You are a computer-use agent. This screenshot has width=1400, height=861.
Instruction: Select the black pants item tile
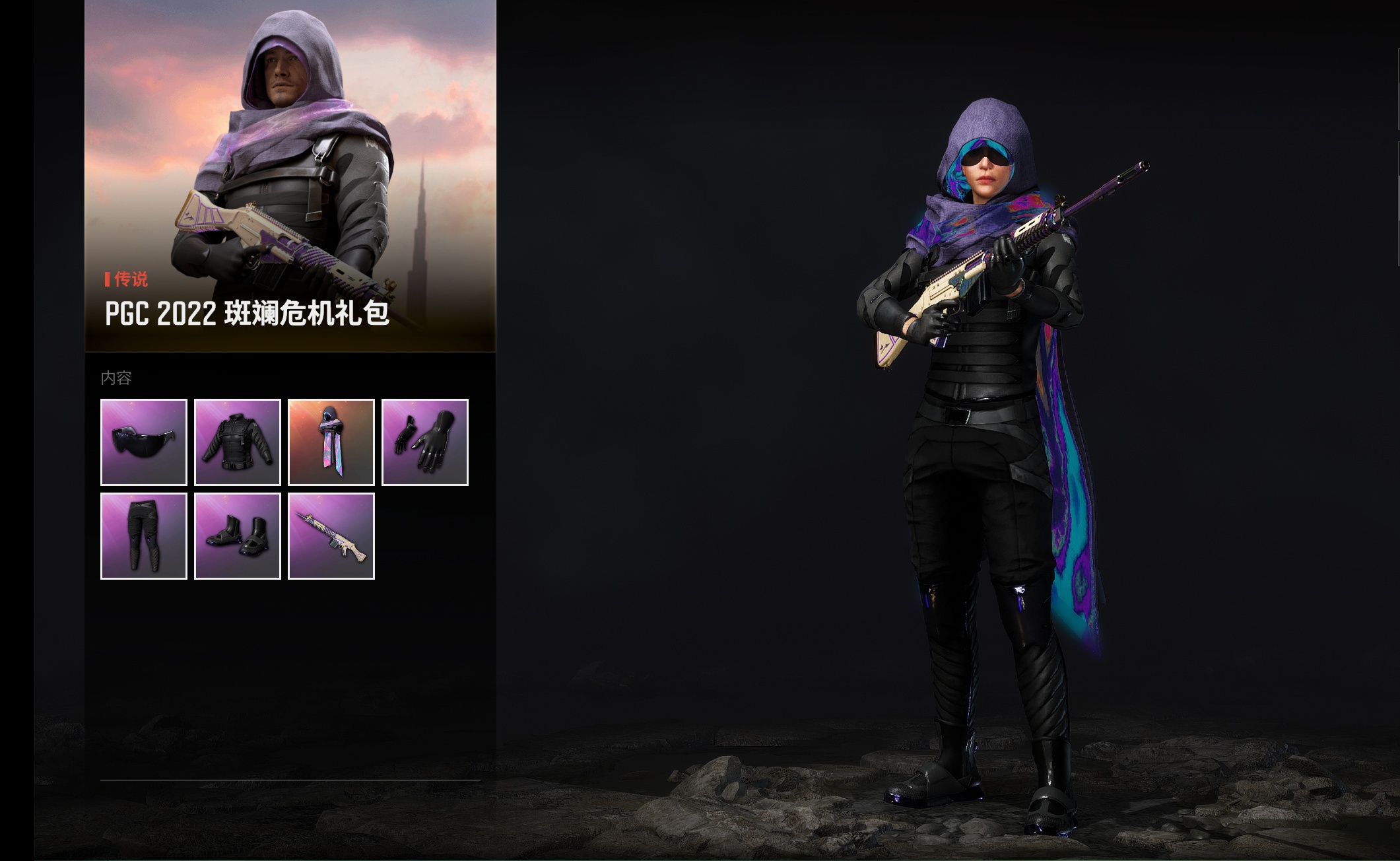(x=144, y=536)
